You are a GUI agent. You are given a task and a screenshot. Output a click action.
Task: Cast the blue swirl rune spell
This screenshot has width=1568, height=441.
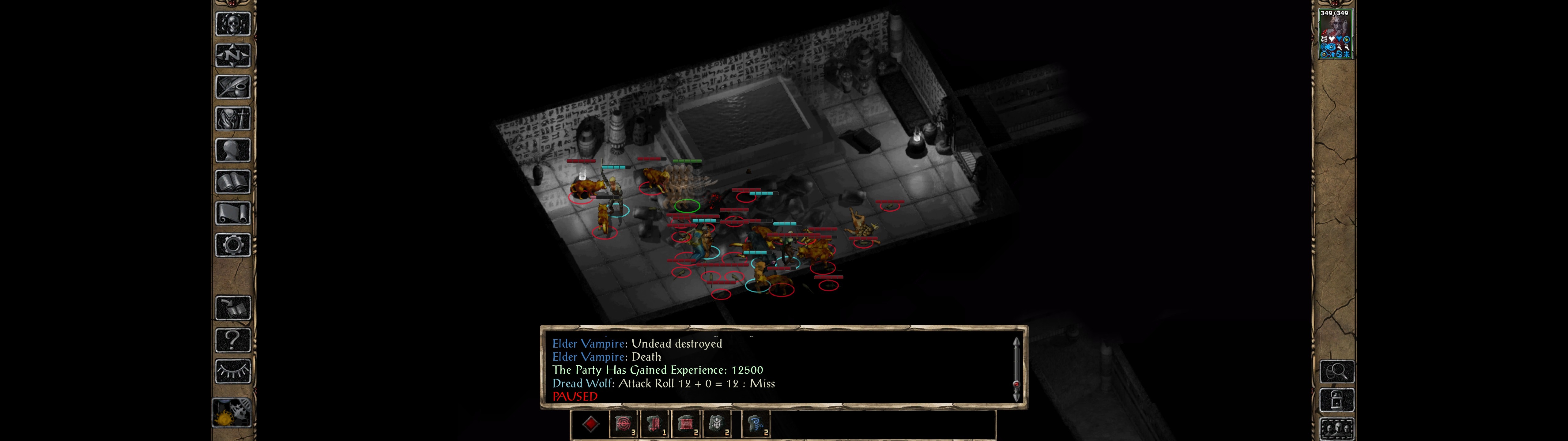click(756, 424)
